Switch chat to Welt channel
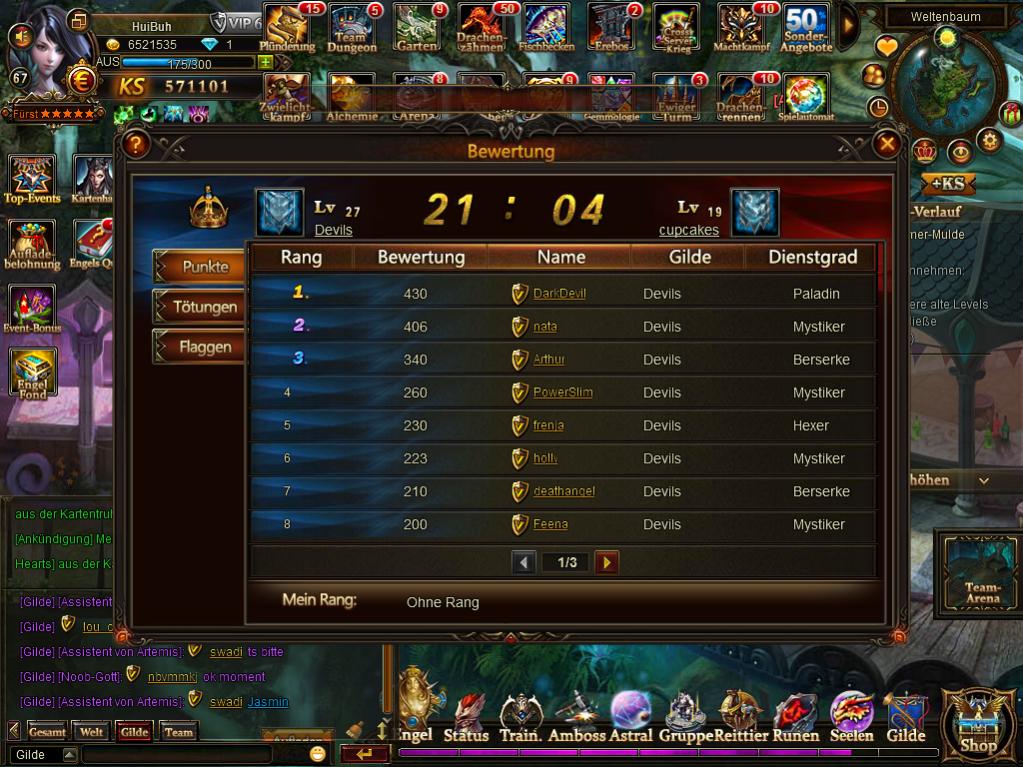The height and width of the screenshot is (767, 1023). (x=92, y=732)
